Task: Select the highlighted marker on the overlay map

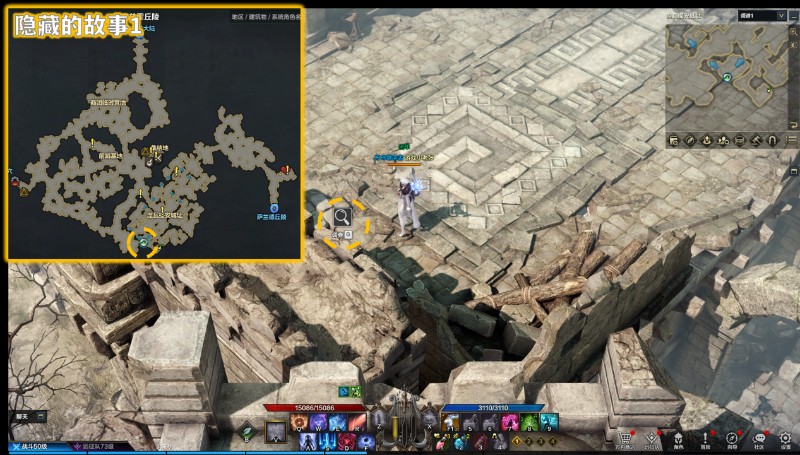Action: (x=144, y=241)
